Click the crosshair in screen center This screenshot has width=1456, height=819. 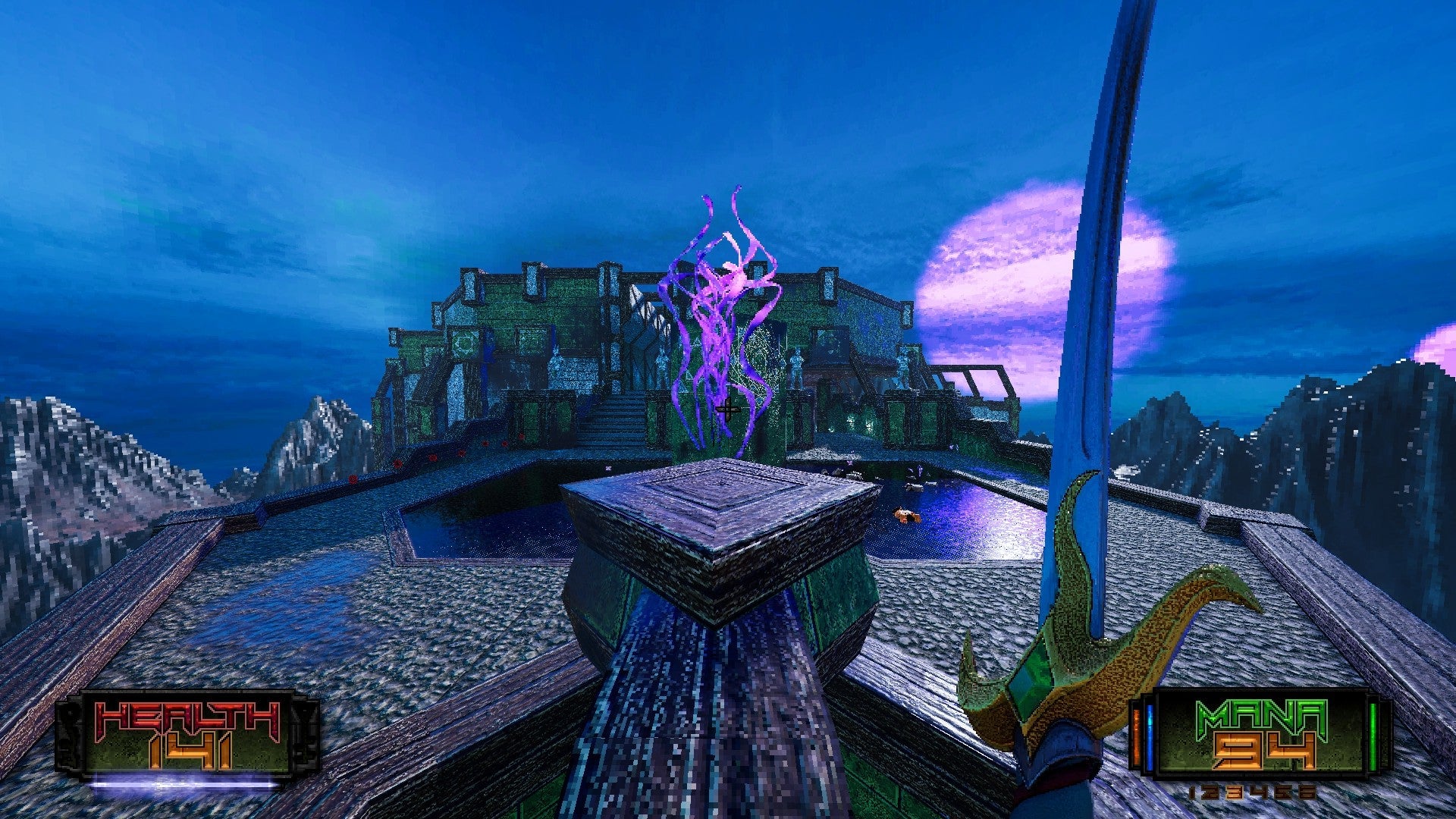(x=728, y=409)
